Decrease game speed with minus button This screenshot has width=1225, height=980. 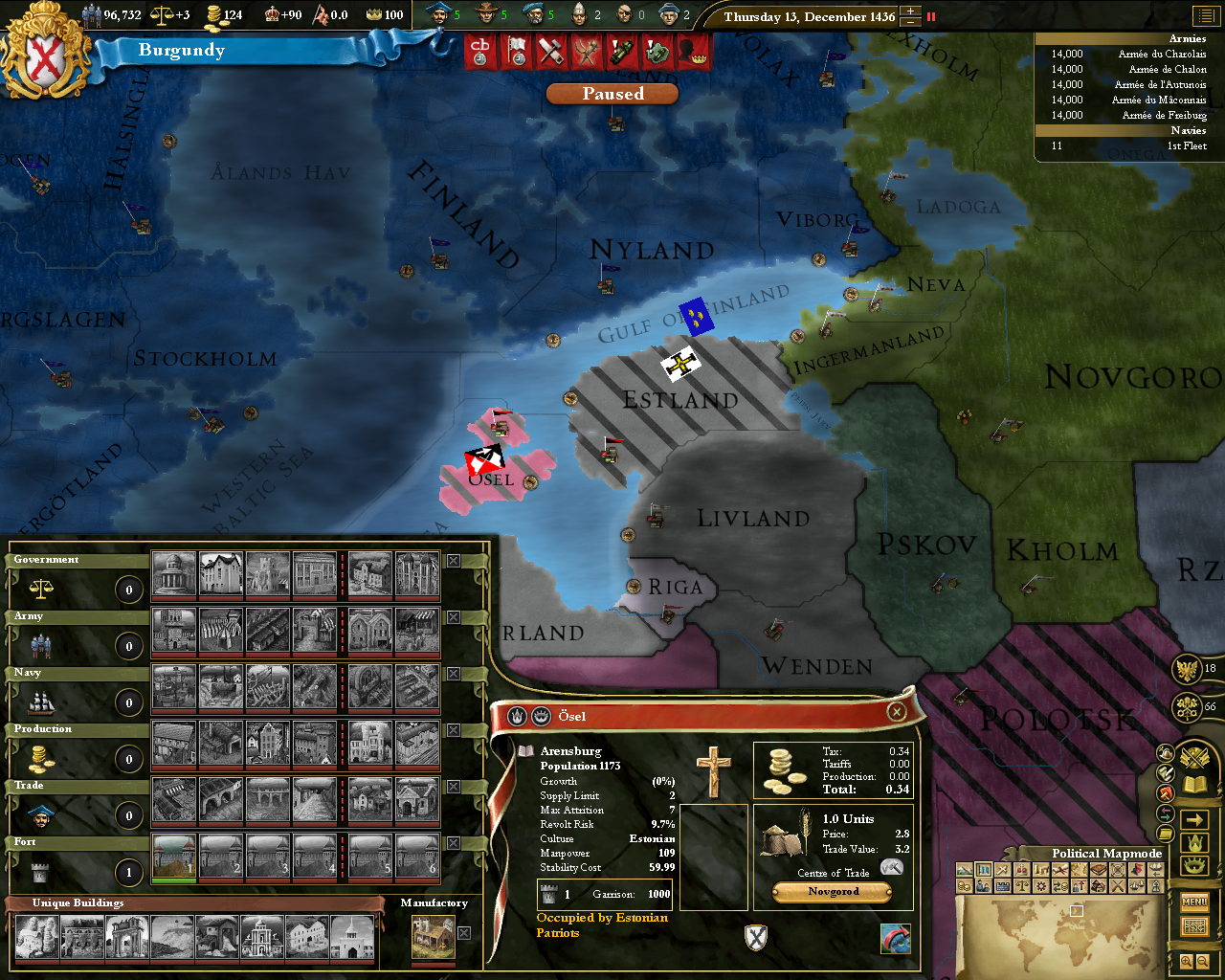pyautogui.click(x=910, y=22)
